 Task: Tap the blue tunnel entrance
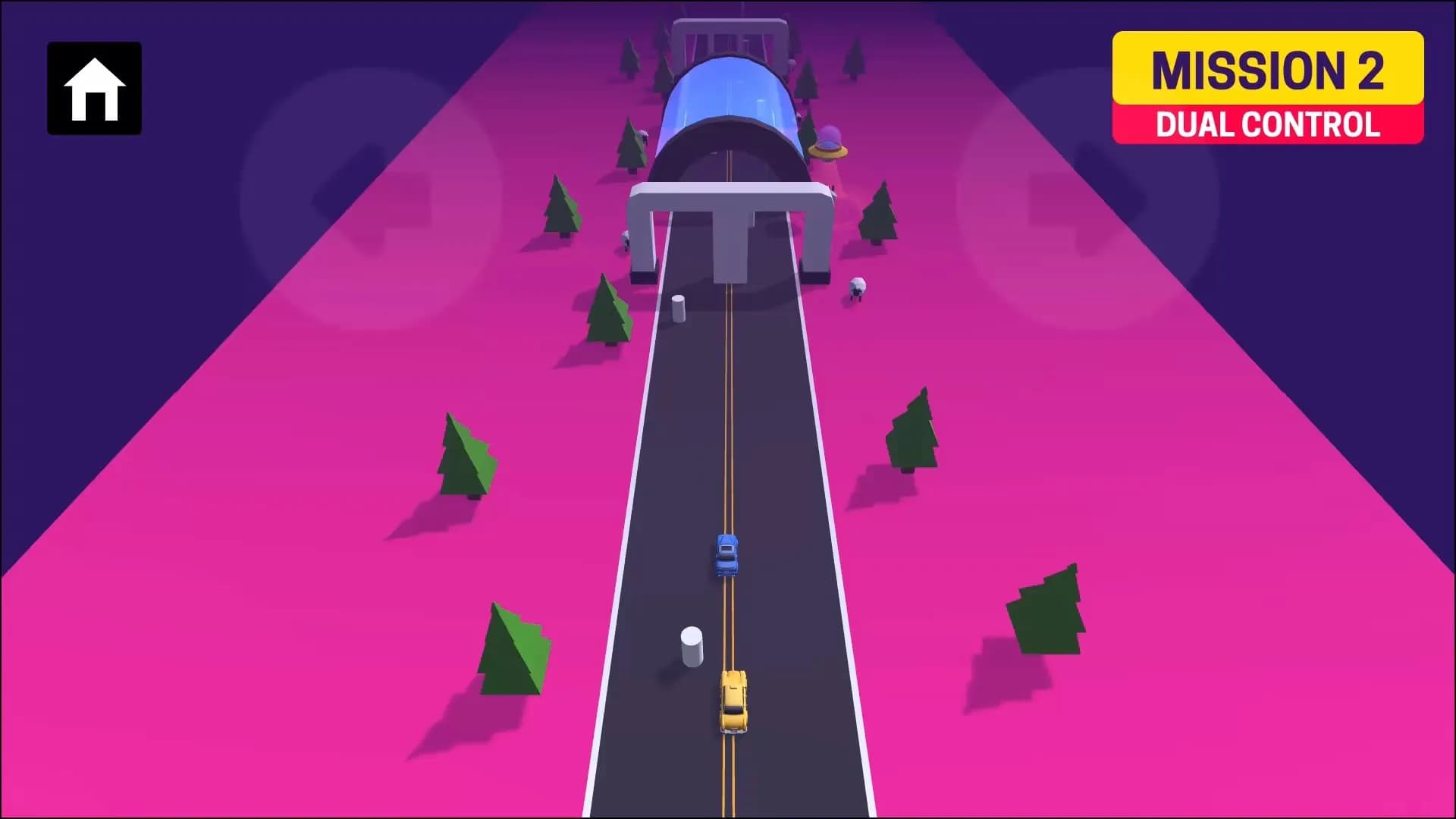click(732, 99)
